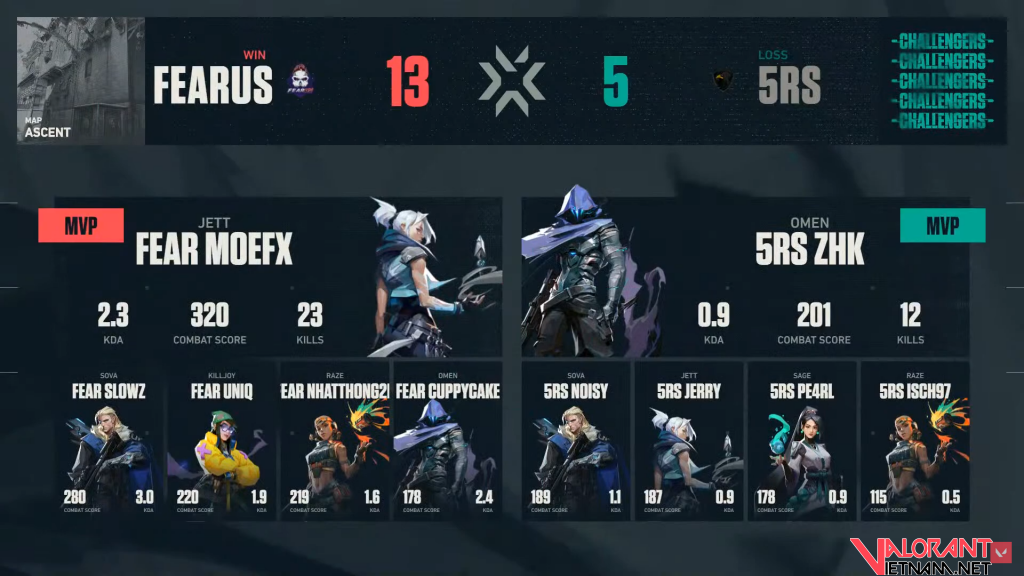Select the 5RS ISCH97 Raze player card

(914, 441)
